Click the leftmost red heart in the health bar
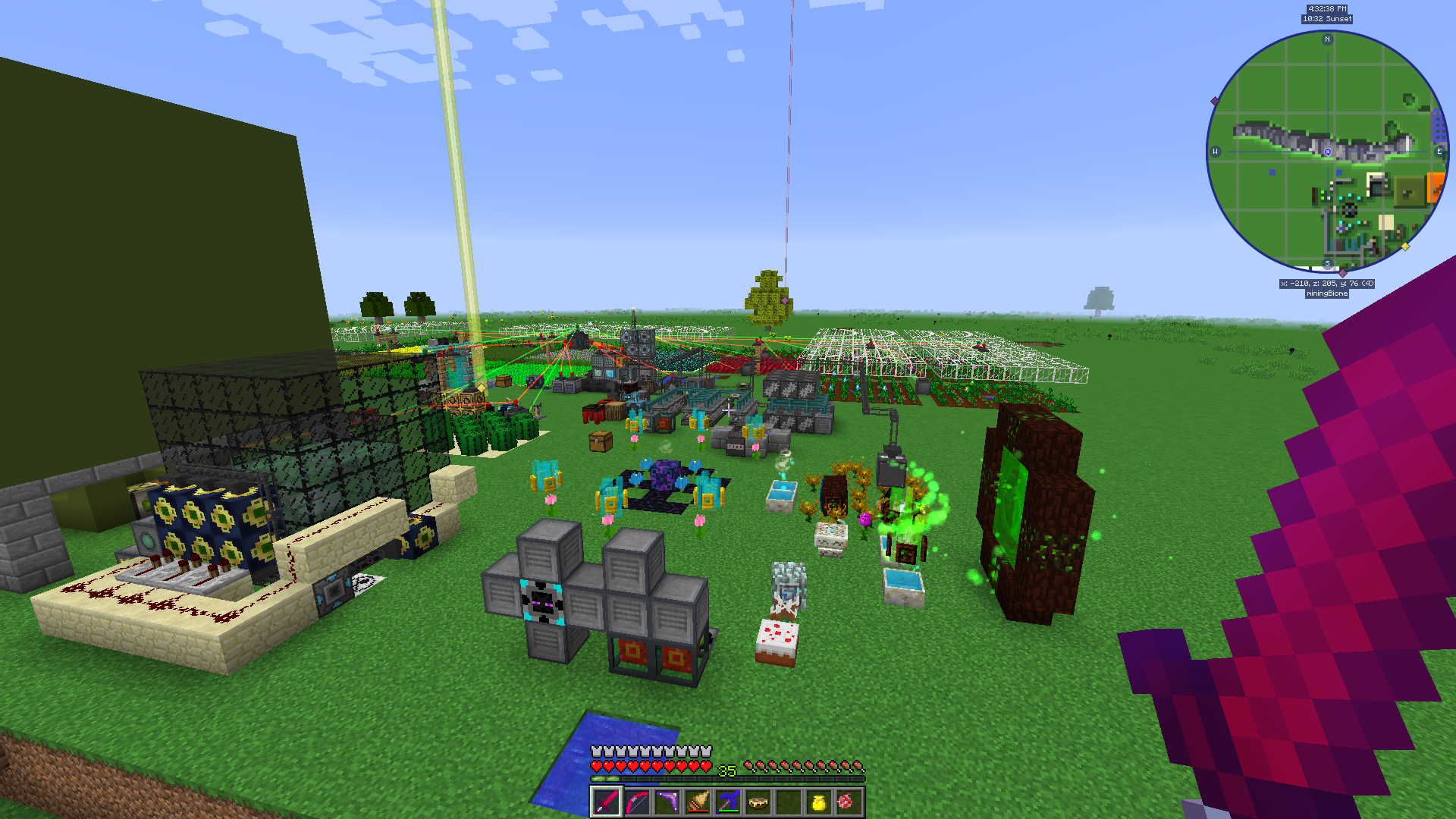 click(x=597, y=767)
